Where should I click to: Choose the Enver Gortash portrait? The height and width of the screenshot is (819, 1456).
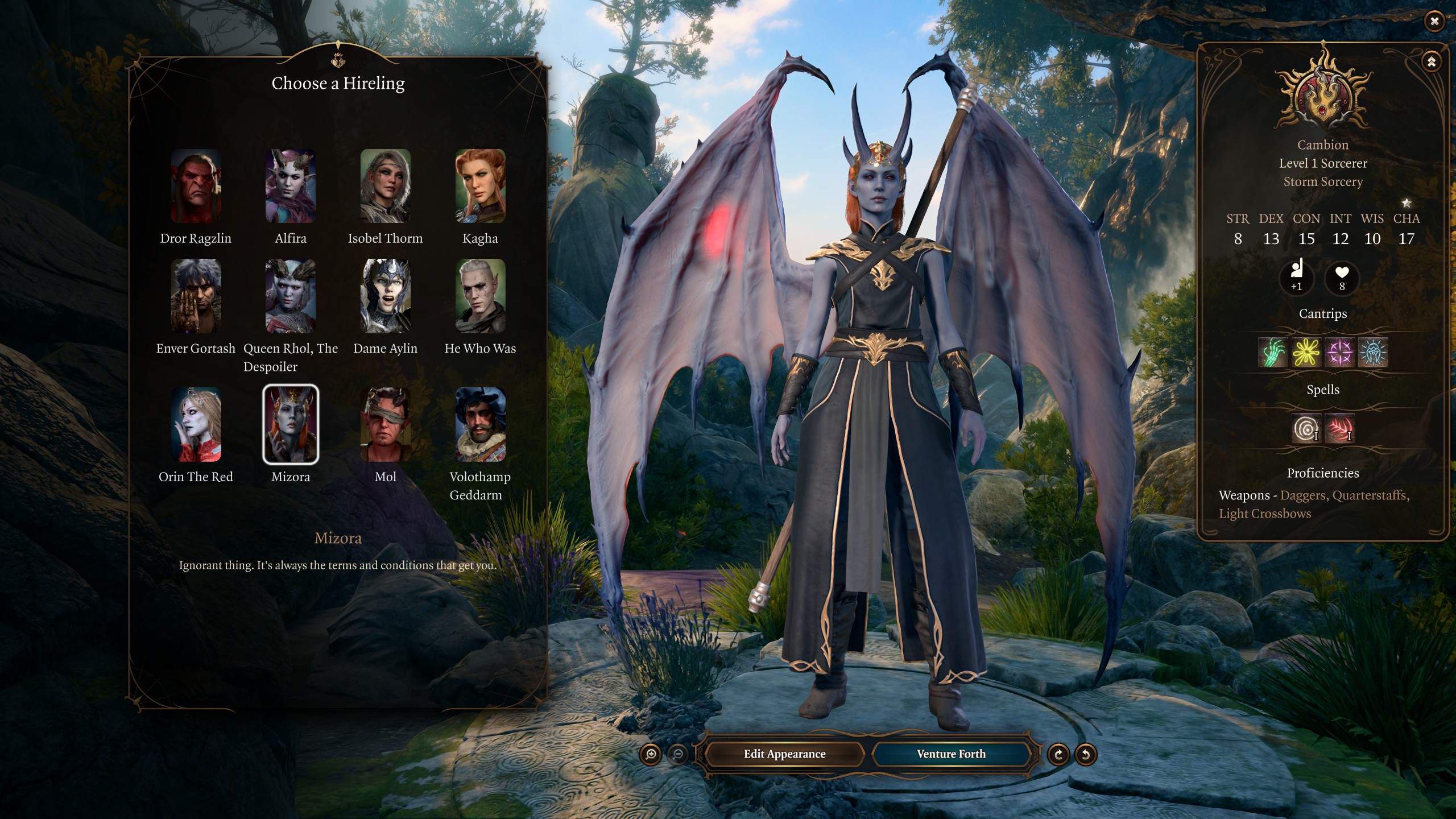196,296
